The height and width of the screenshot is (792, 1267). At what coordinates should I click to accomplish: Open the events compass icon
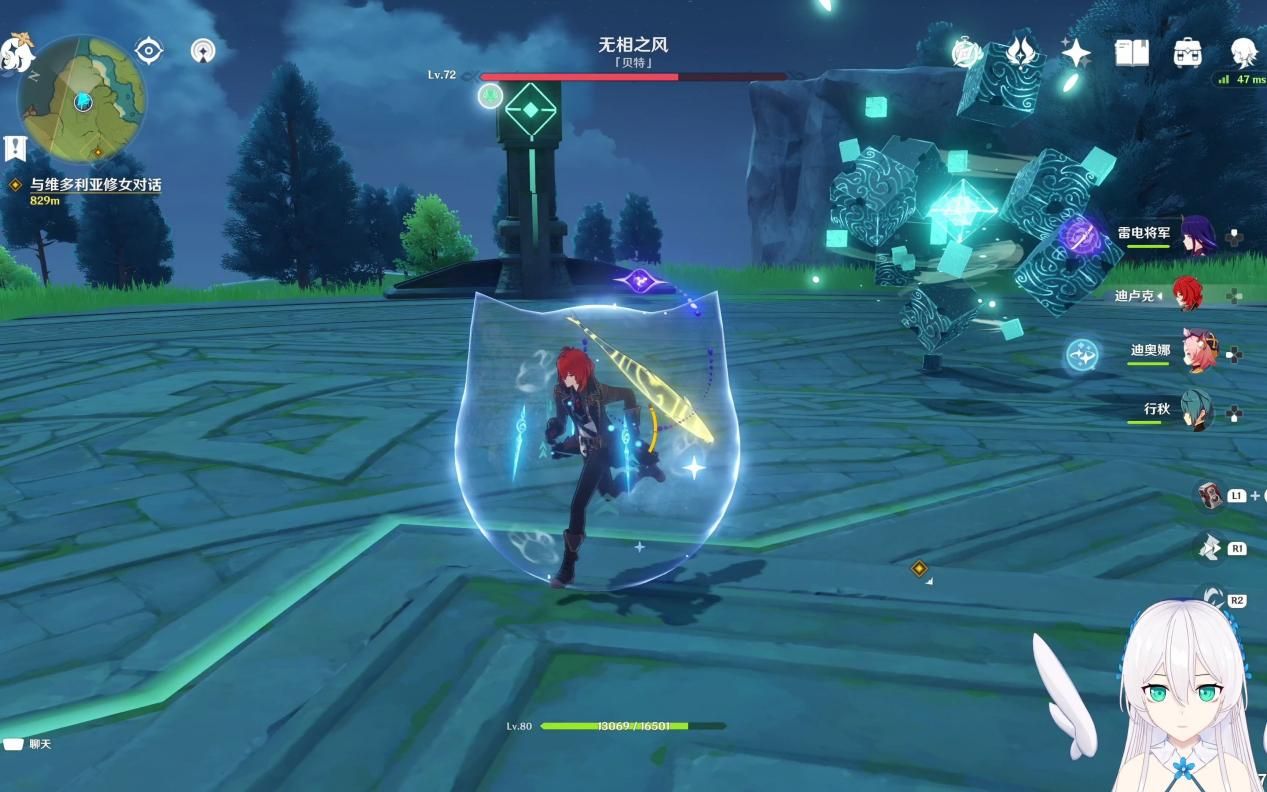coord(967,52)
